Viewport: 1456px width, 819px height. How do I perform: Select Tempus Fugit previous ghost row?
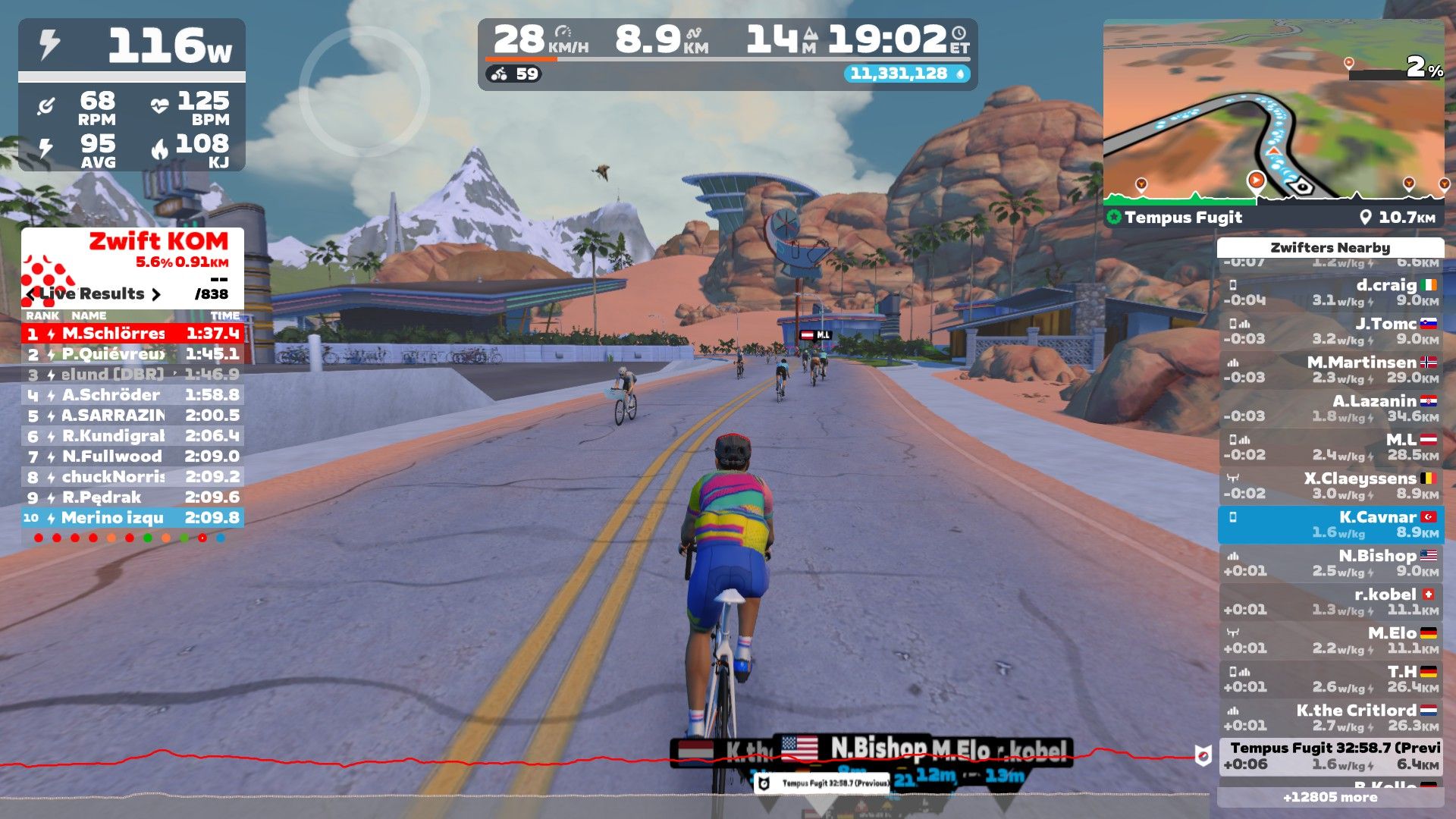point(1331,756)
